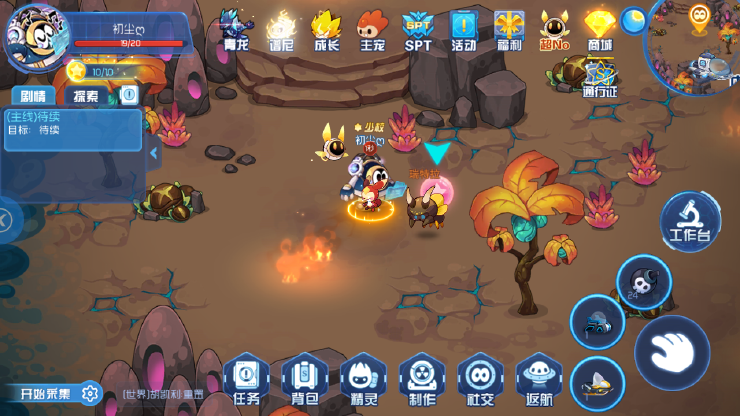Open the 青龙 event icon
Screen dimensions: 740x416
point(235,30)
